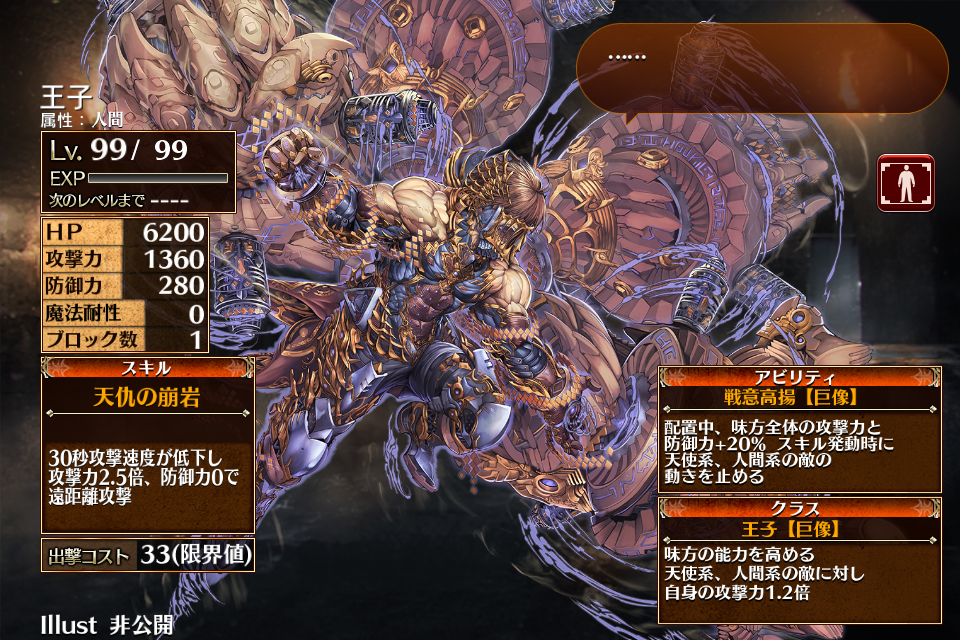The width and height of the screenshot is (960, 640).
Task: Select the 王子【巨像】 class panel
Action: click(x=799, y=556)
